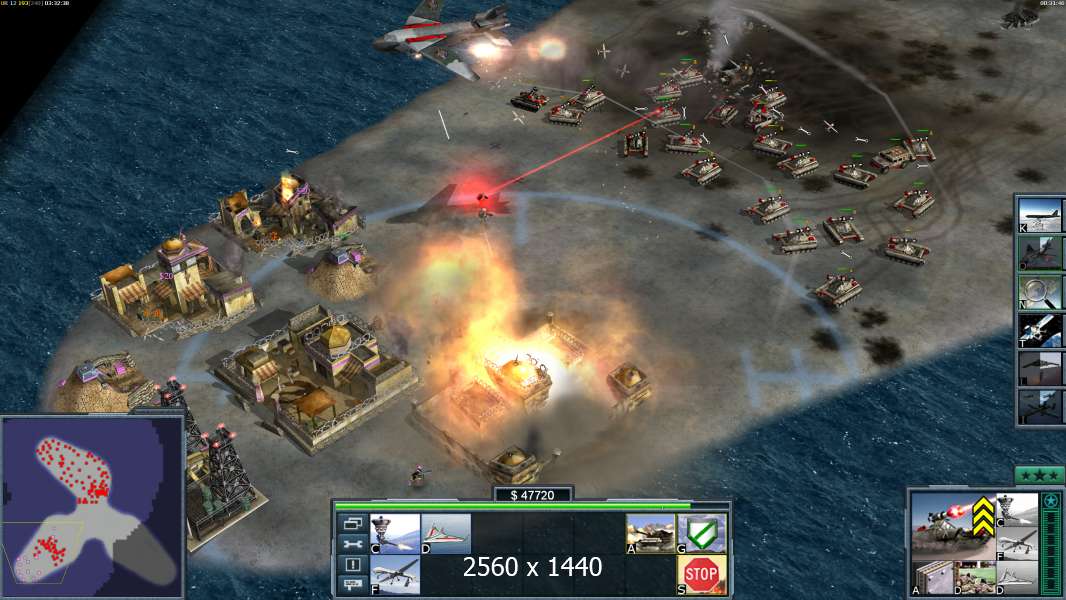Viewport: 1066px width, 600px height.
Task: Choose the Hellfire Drone build icon
Action: 395,575
